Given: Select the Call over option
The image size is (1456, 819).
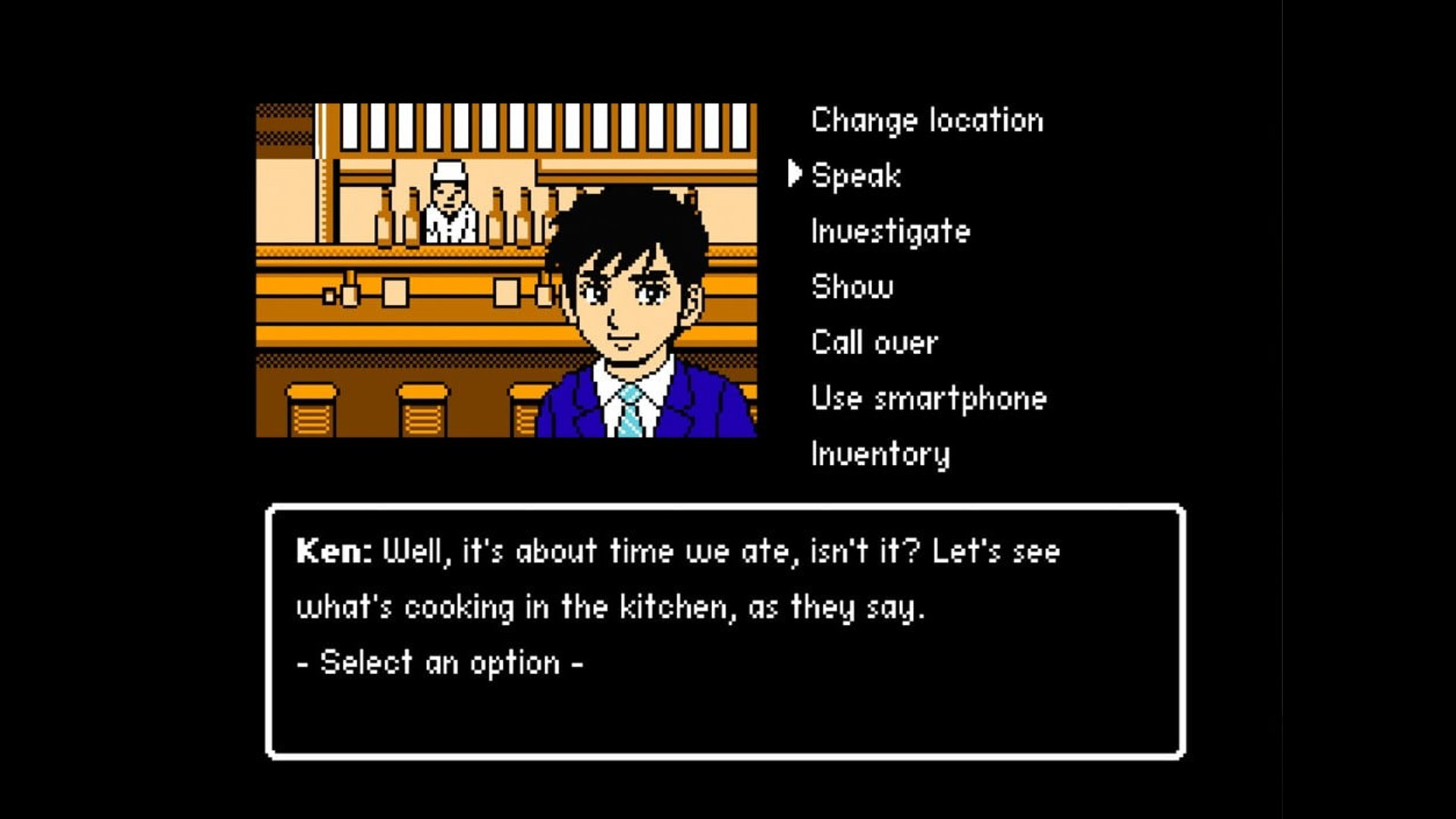Looking at the screenshot, I should [x=874, y=343].
